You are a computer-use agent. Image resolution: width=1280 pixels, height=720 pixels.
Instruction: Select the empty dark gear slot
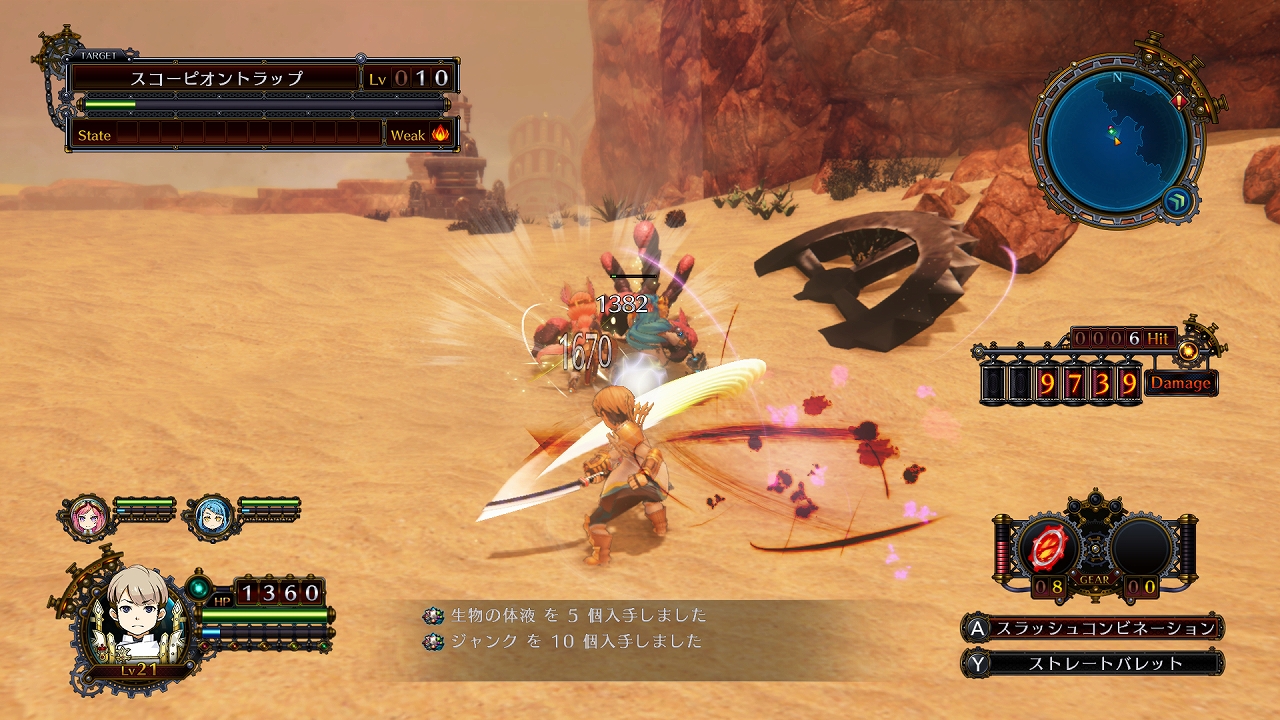[x=1141, y=547]
